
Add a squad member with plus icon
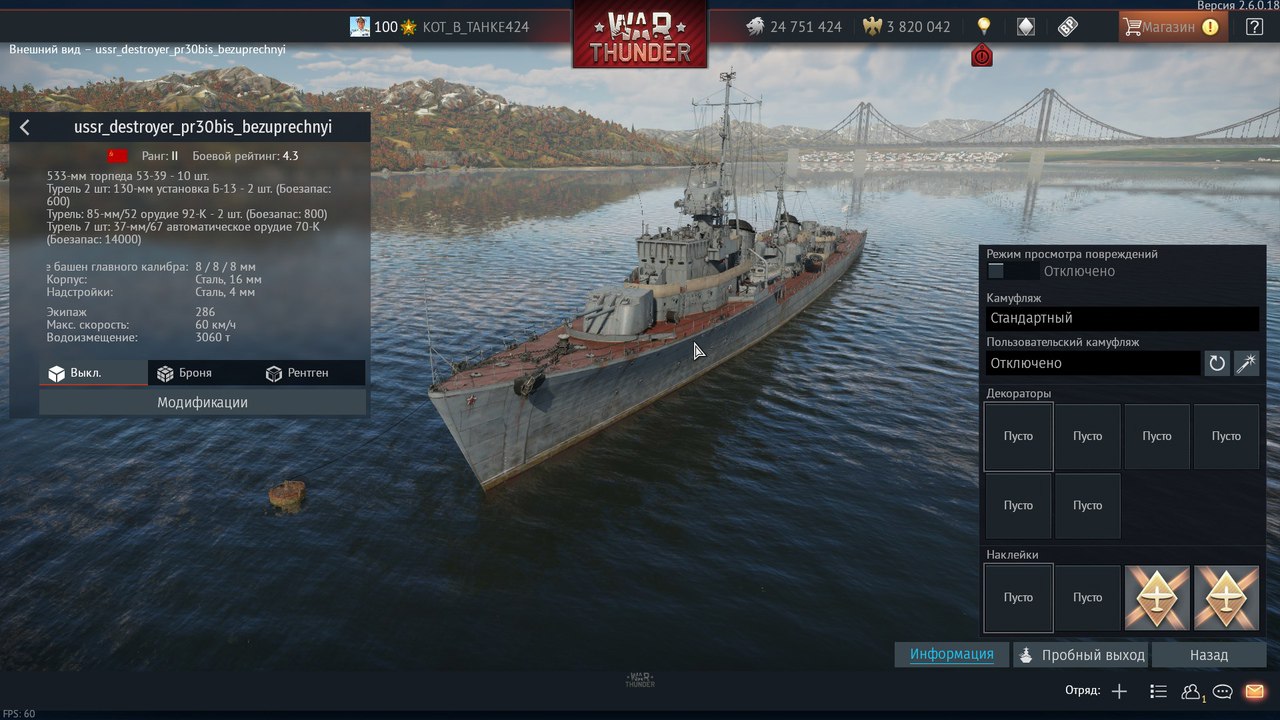point(1119,691)
